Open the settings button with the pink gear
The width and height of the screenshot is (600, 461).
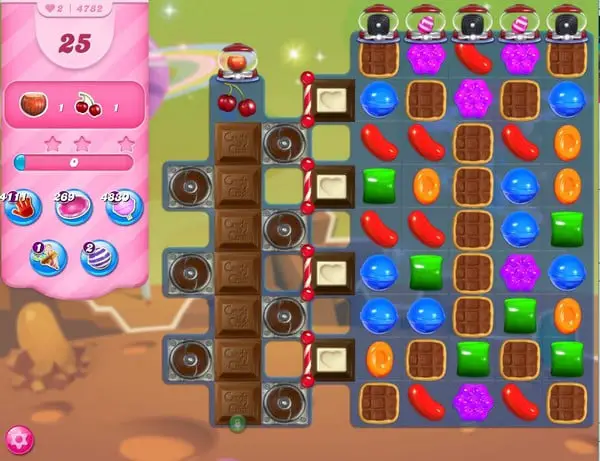17,439
